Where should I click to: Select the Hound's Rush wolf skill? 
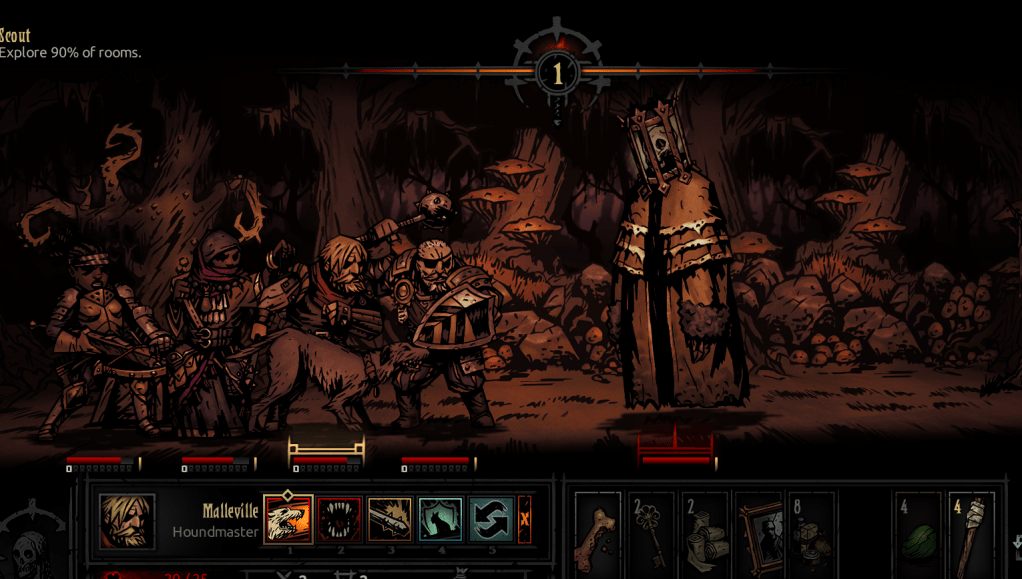288,520
